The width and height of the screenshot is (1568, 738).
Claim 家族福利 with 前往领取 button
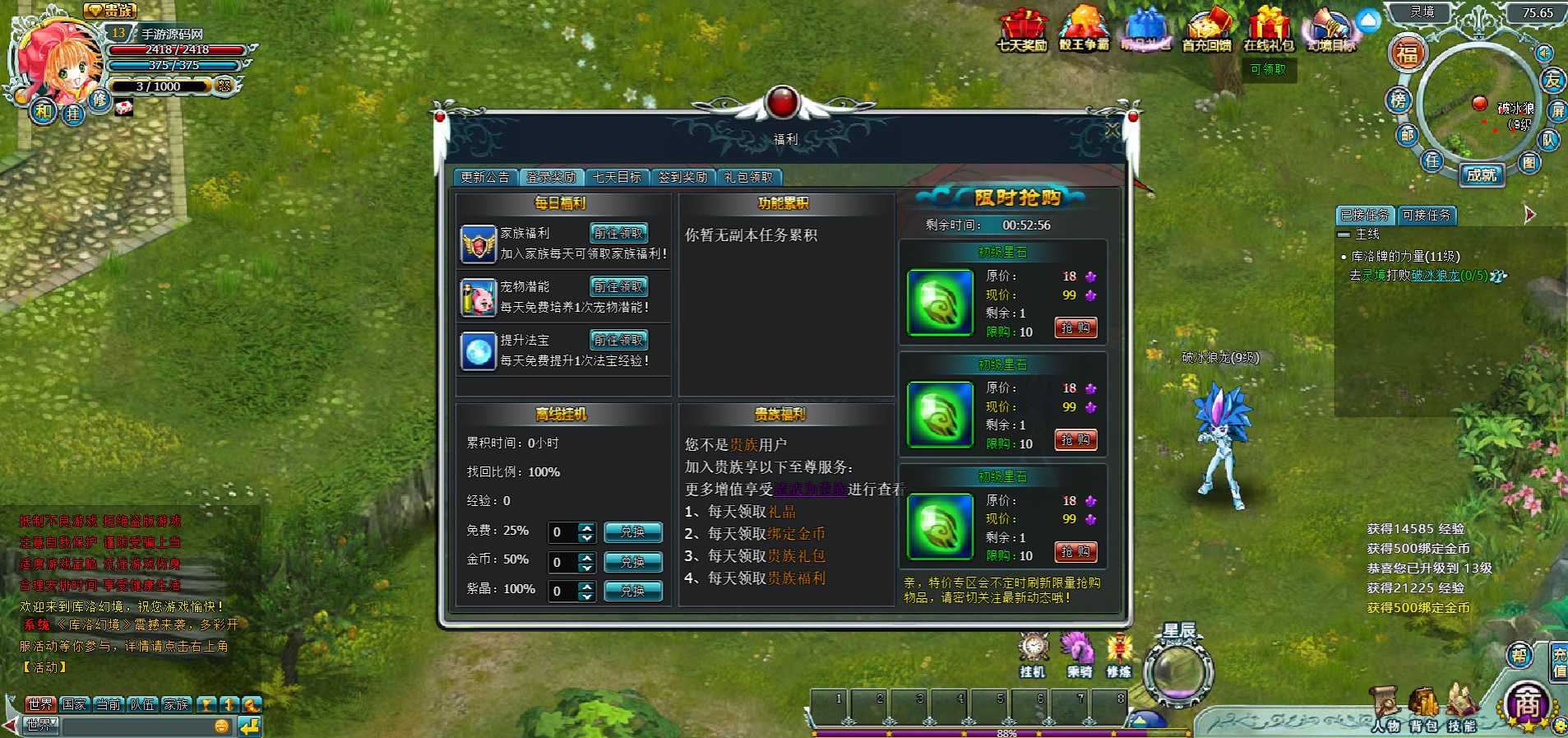click(x=618, y=234)
